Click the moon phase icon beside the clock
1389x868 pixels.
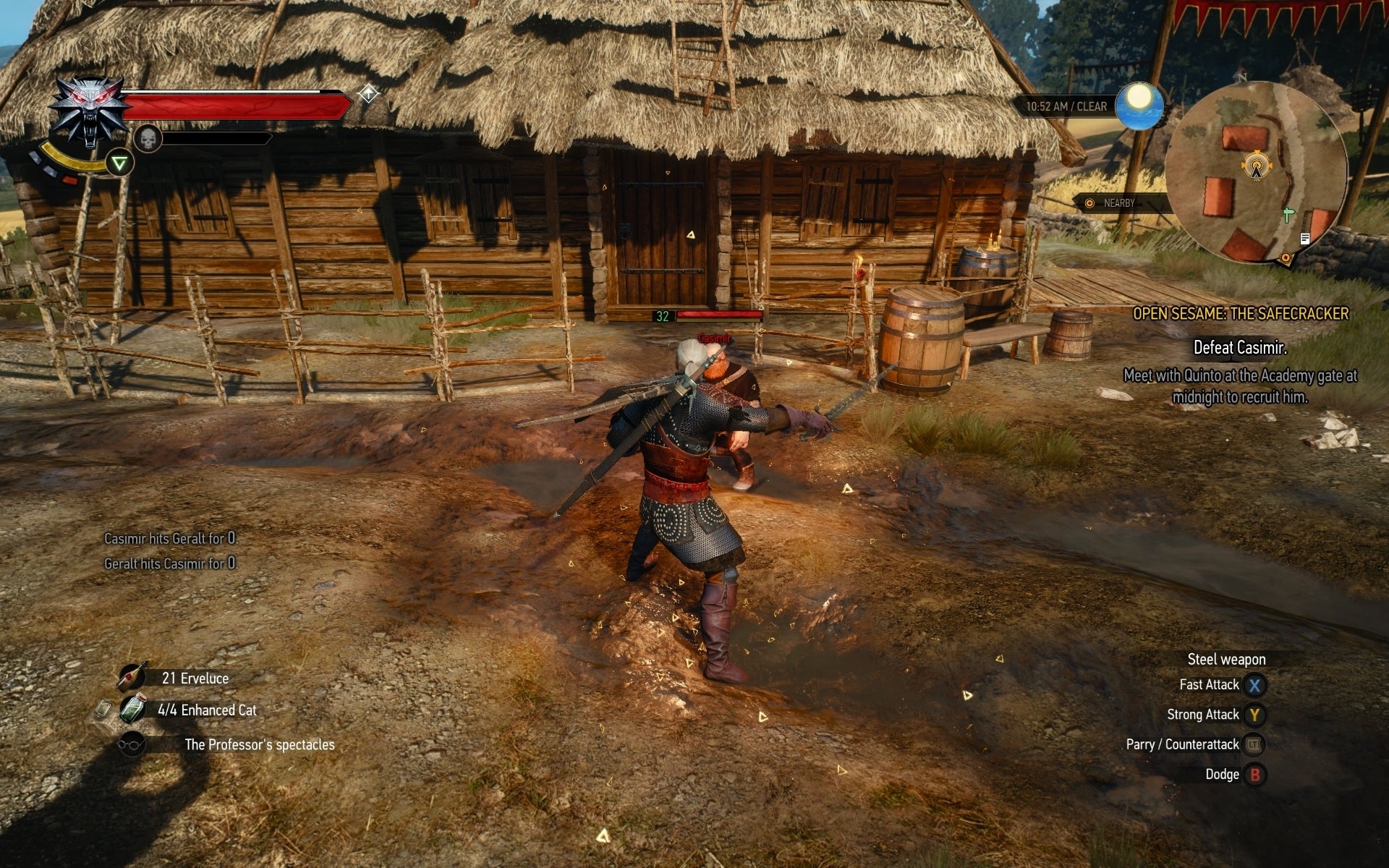(x=1139, y=105)
